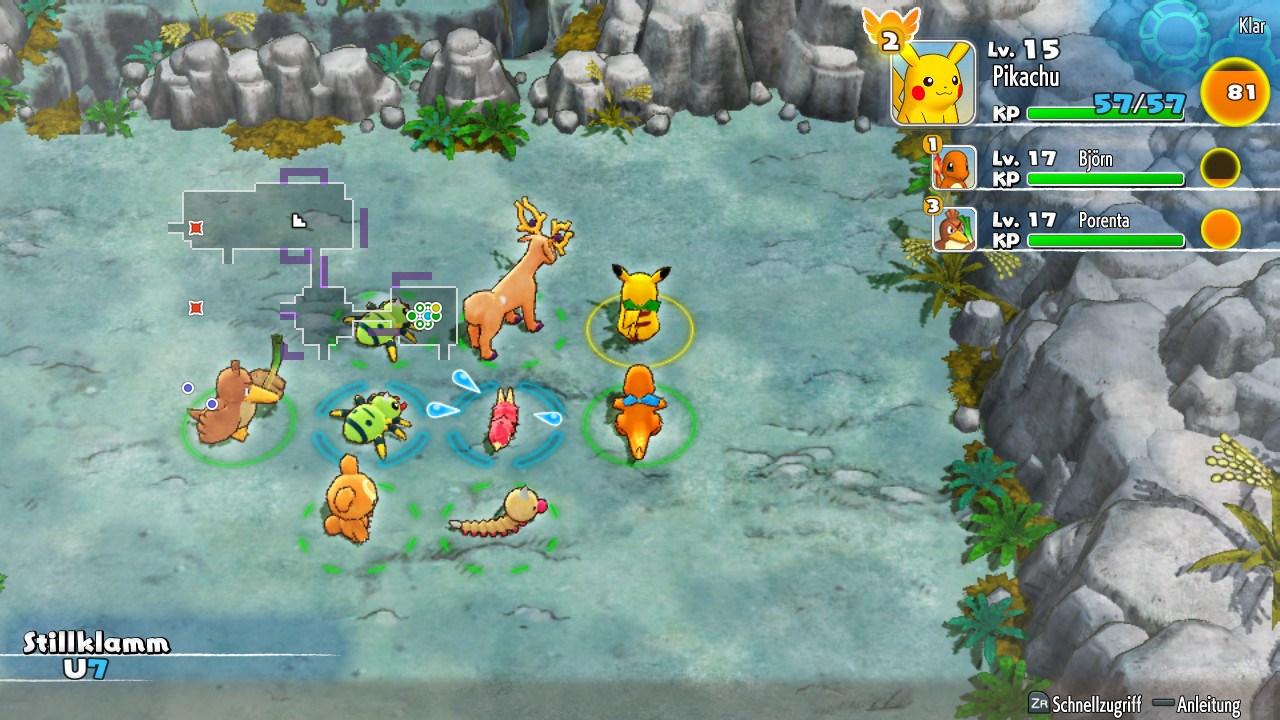Select Pikachu's party portrait
The width and height of the screenshot is (1280, 720).
pos(932,82)
